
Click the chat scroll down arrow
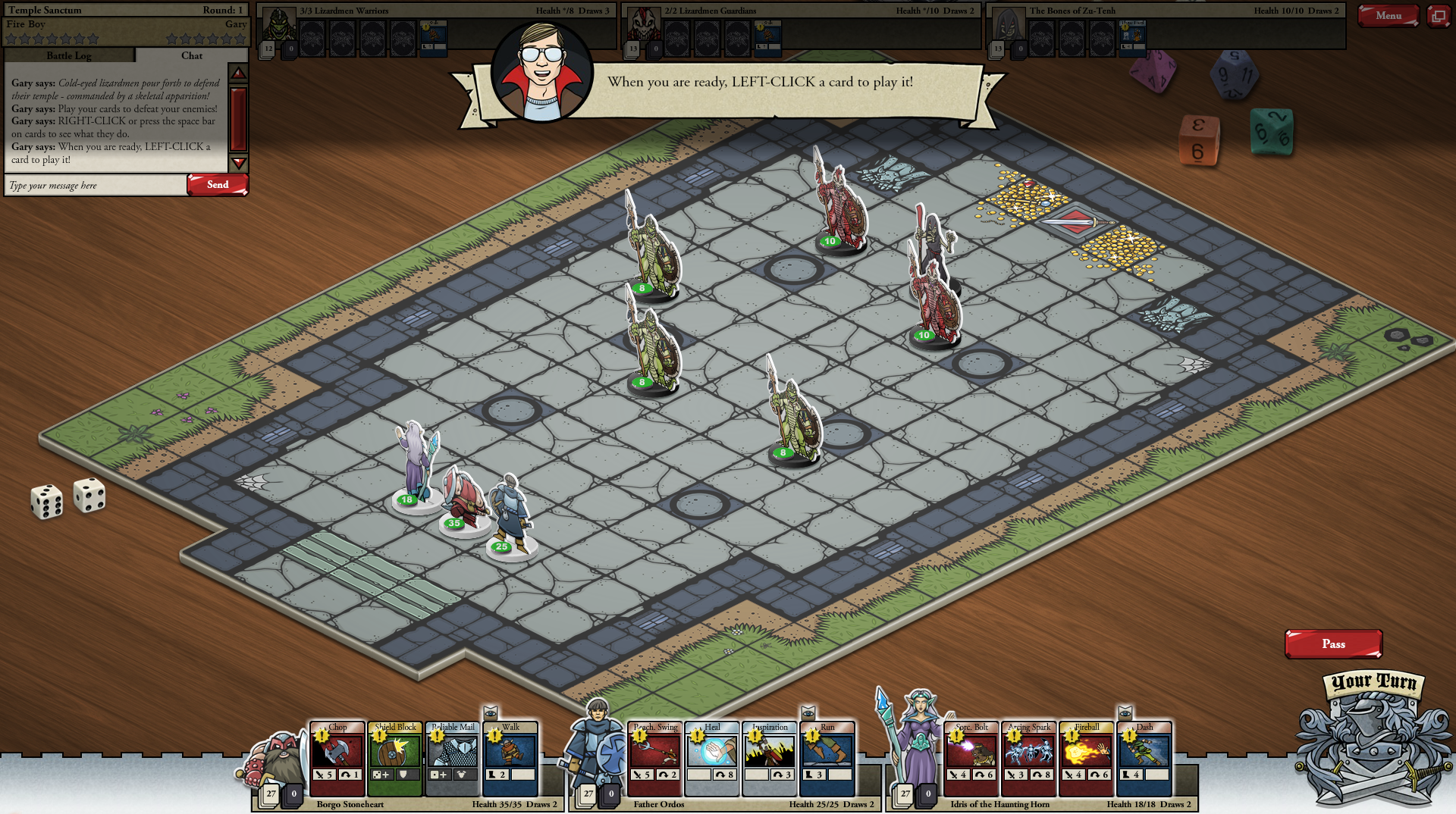click(x=238, y=163)
